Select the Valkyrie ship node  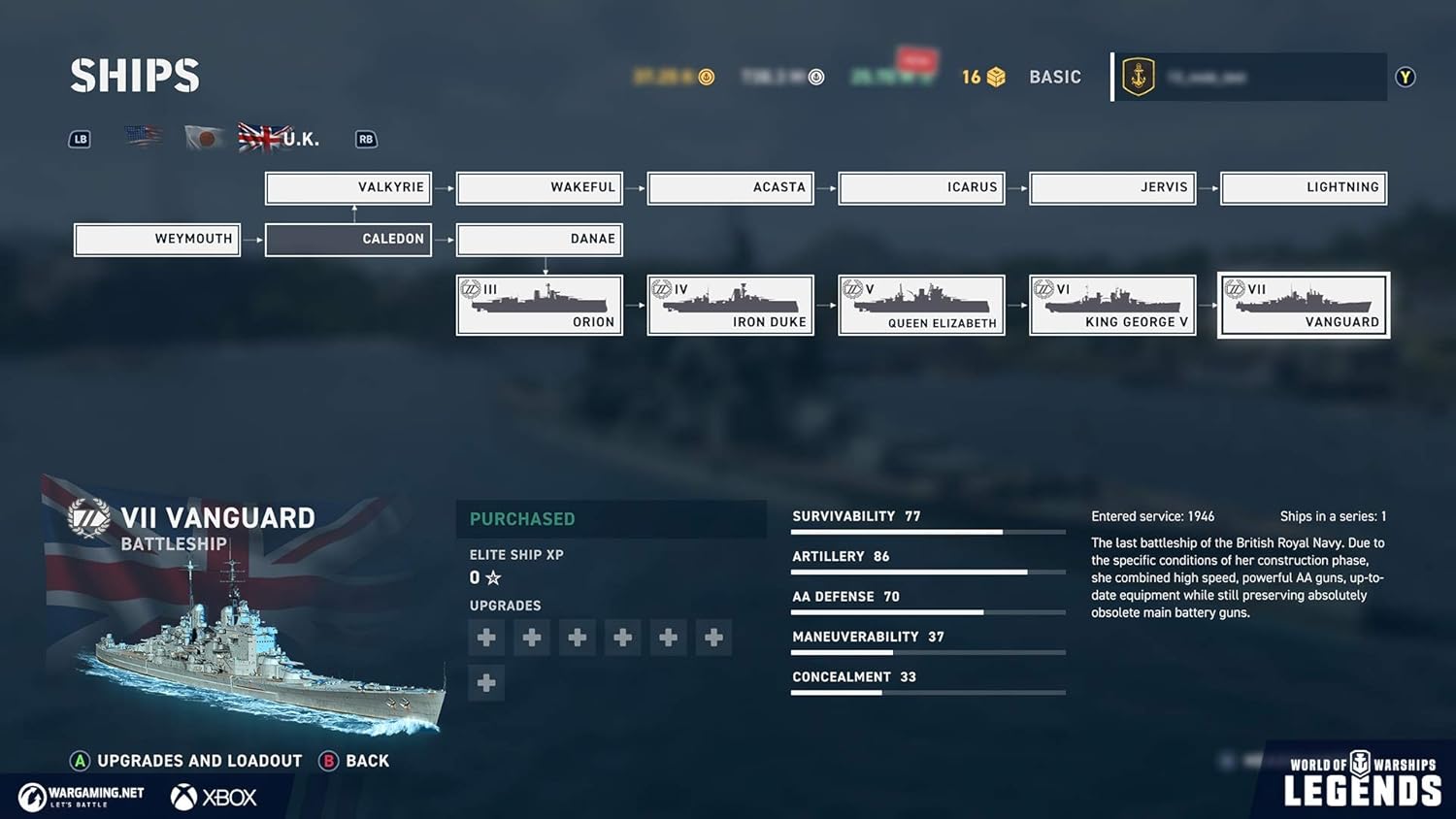click(x=348, y=187)
